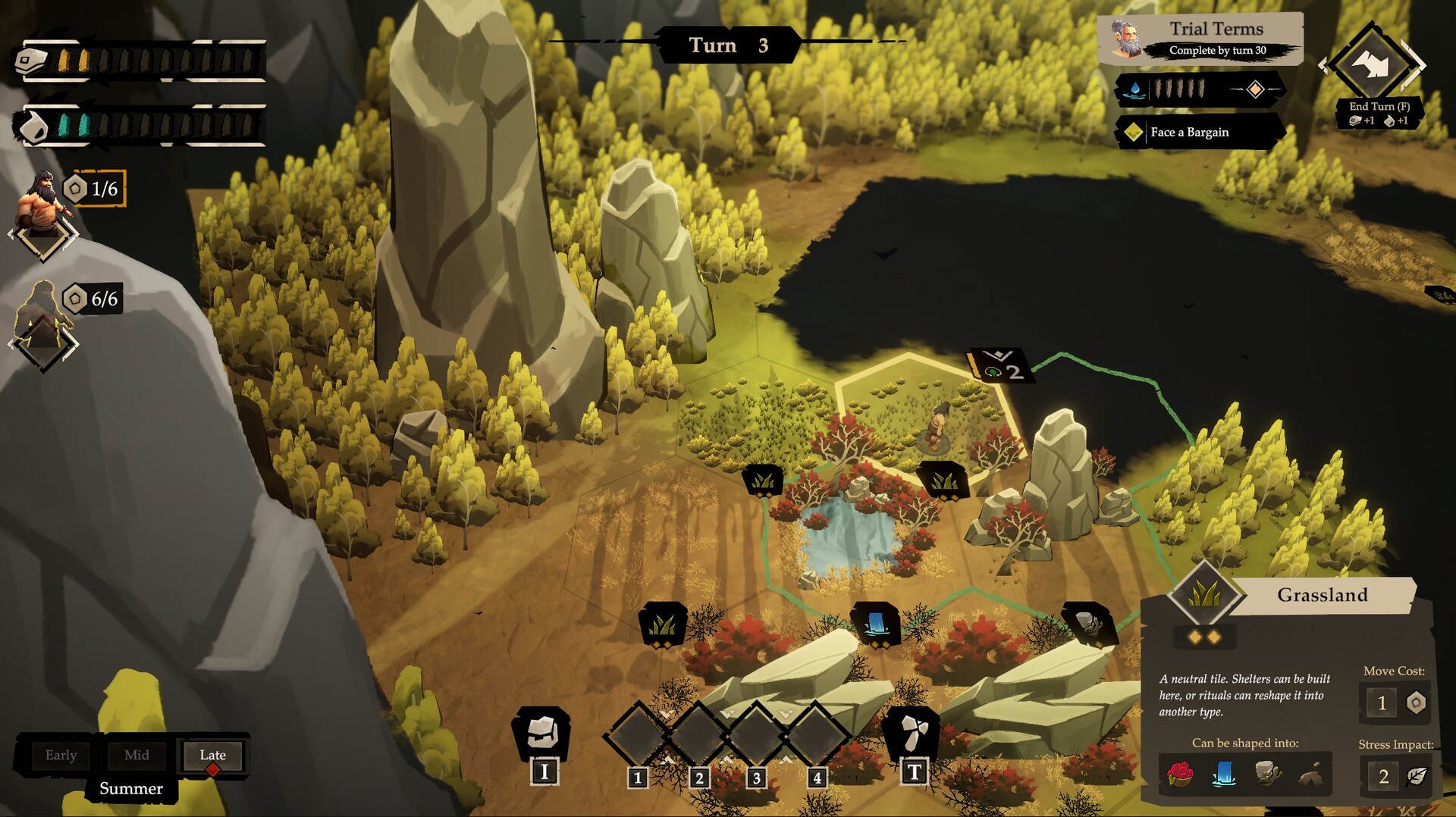Switch to the Mid season tab
This screenshot has height=817, width=1456.
(x=136, y=755)
